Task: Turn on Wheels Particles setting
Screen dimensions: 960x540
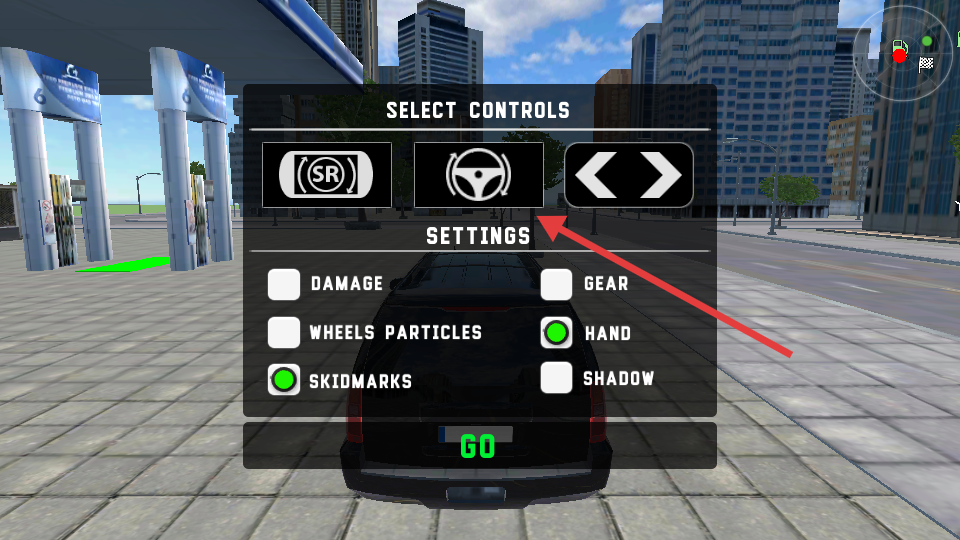Action: tap(284, 332)
